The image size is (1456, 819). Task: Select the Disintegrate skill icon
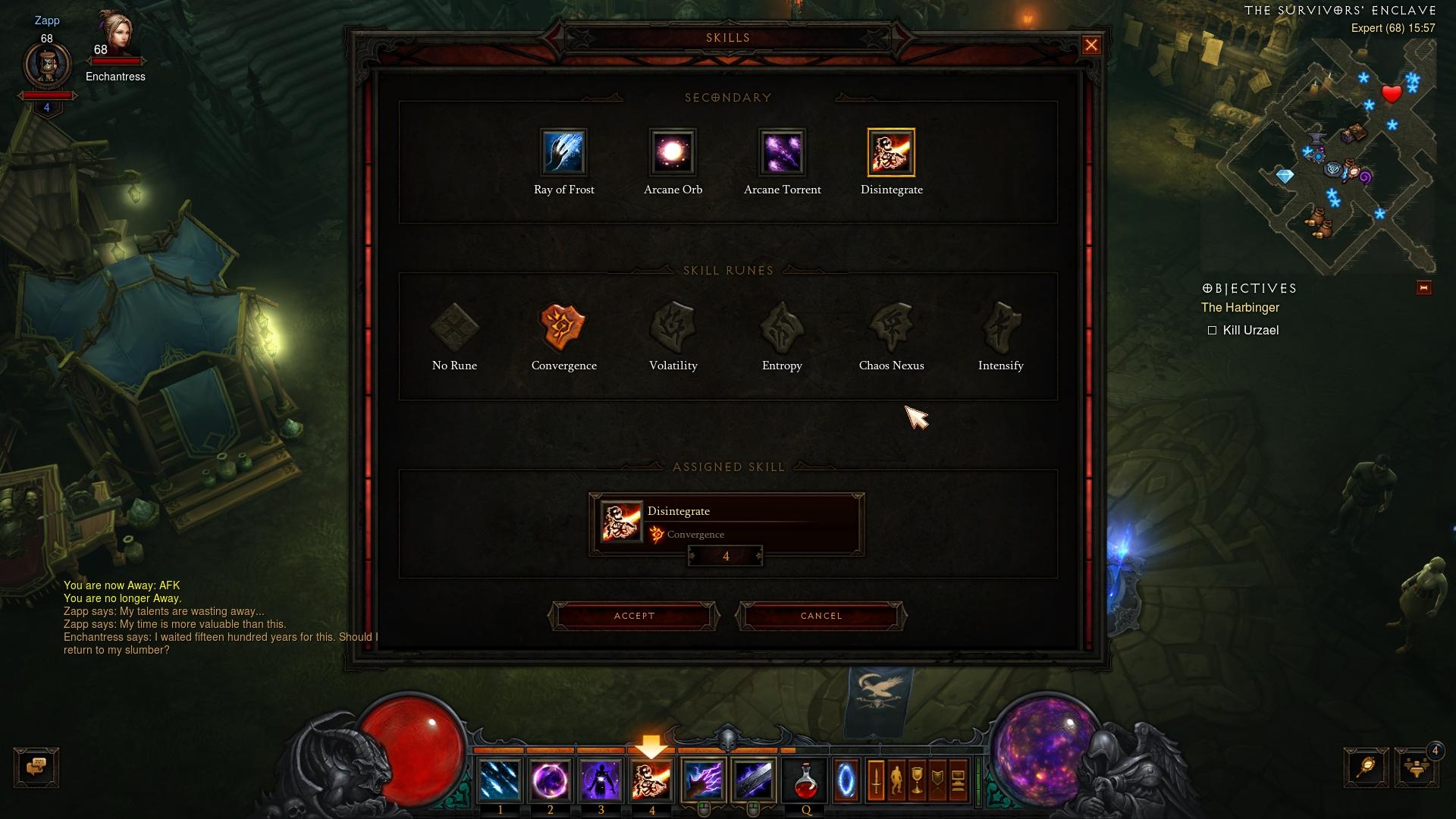(x=891, y=152)
